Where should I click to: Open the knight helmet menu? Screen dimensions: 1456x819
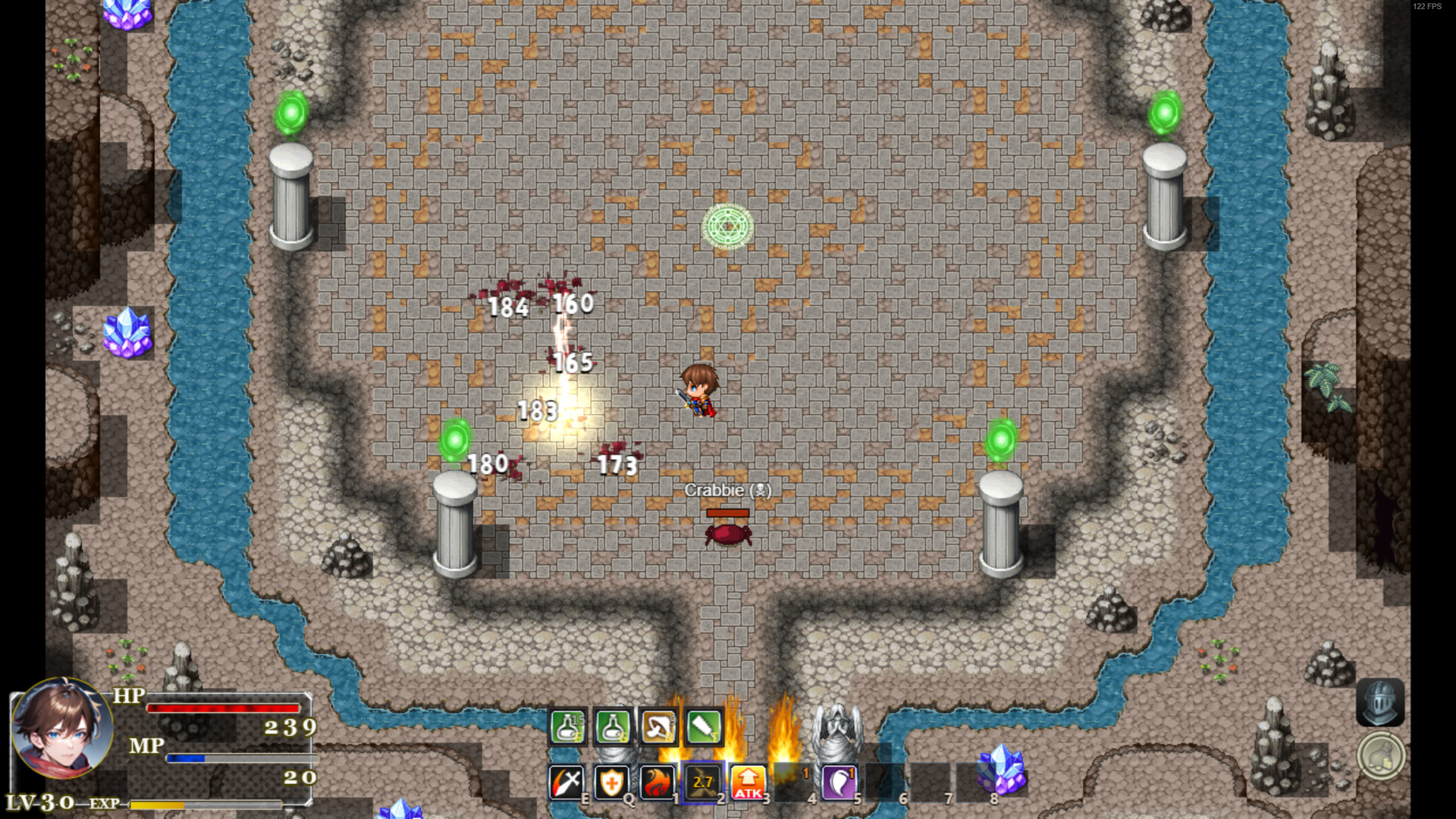1380,702
